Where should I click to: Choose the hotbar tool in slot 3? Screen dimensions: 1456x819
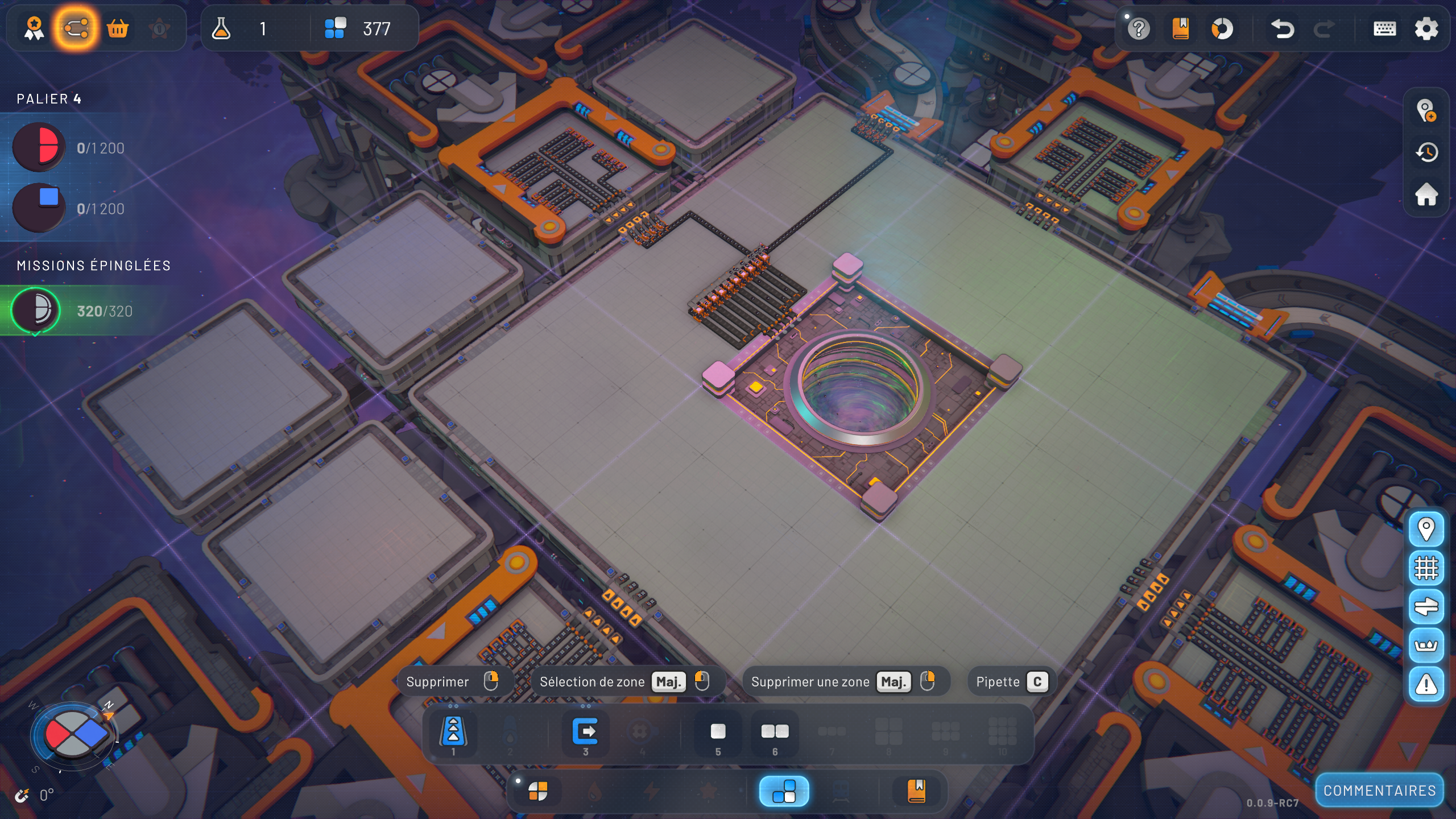pos(585,733)
